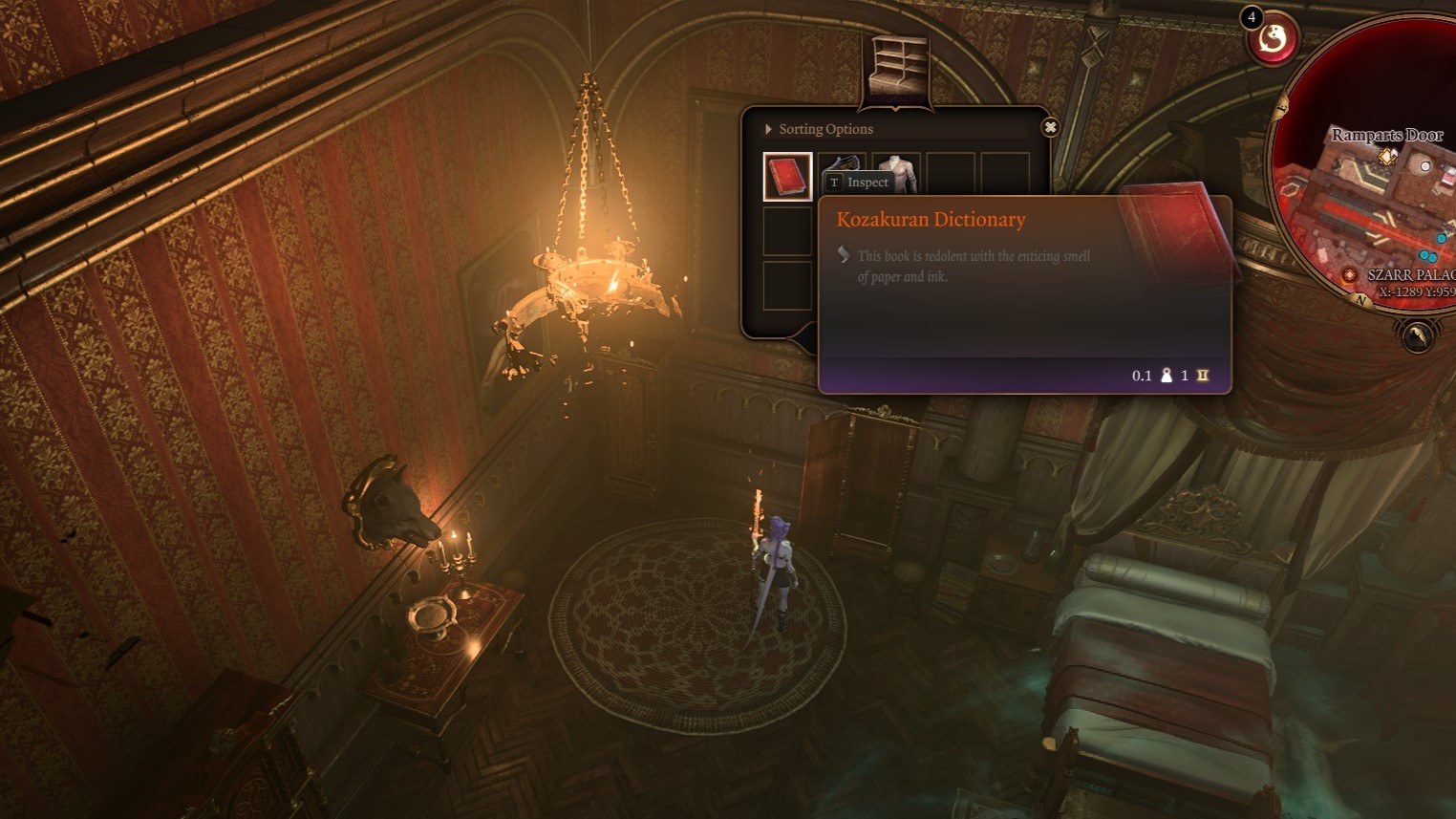Click the Ramparts Door label on the minimap
1456x819 pixels.
[x=1387, y=134]
